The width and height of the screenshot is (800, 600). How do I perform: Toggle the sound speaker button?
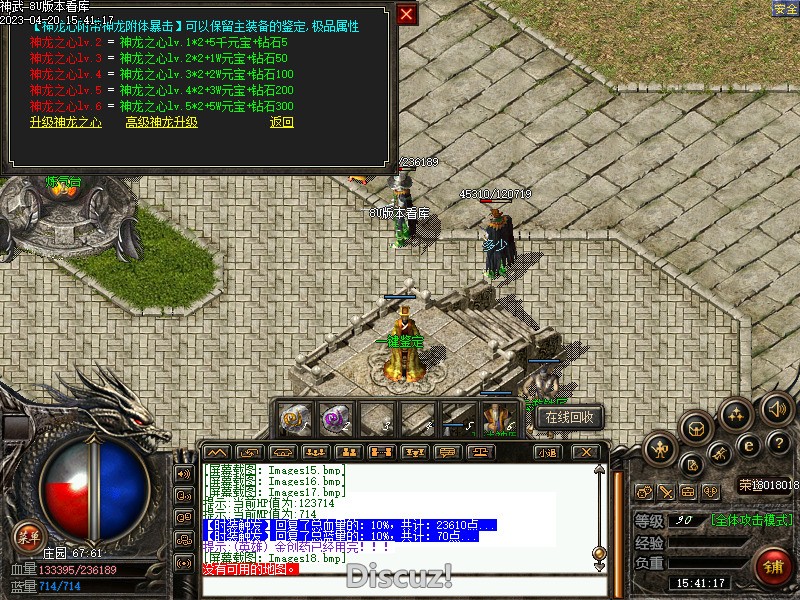click(776, 408)
